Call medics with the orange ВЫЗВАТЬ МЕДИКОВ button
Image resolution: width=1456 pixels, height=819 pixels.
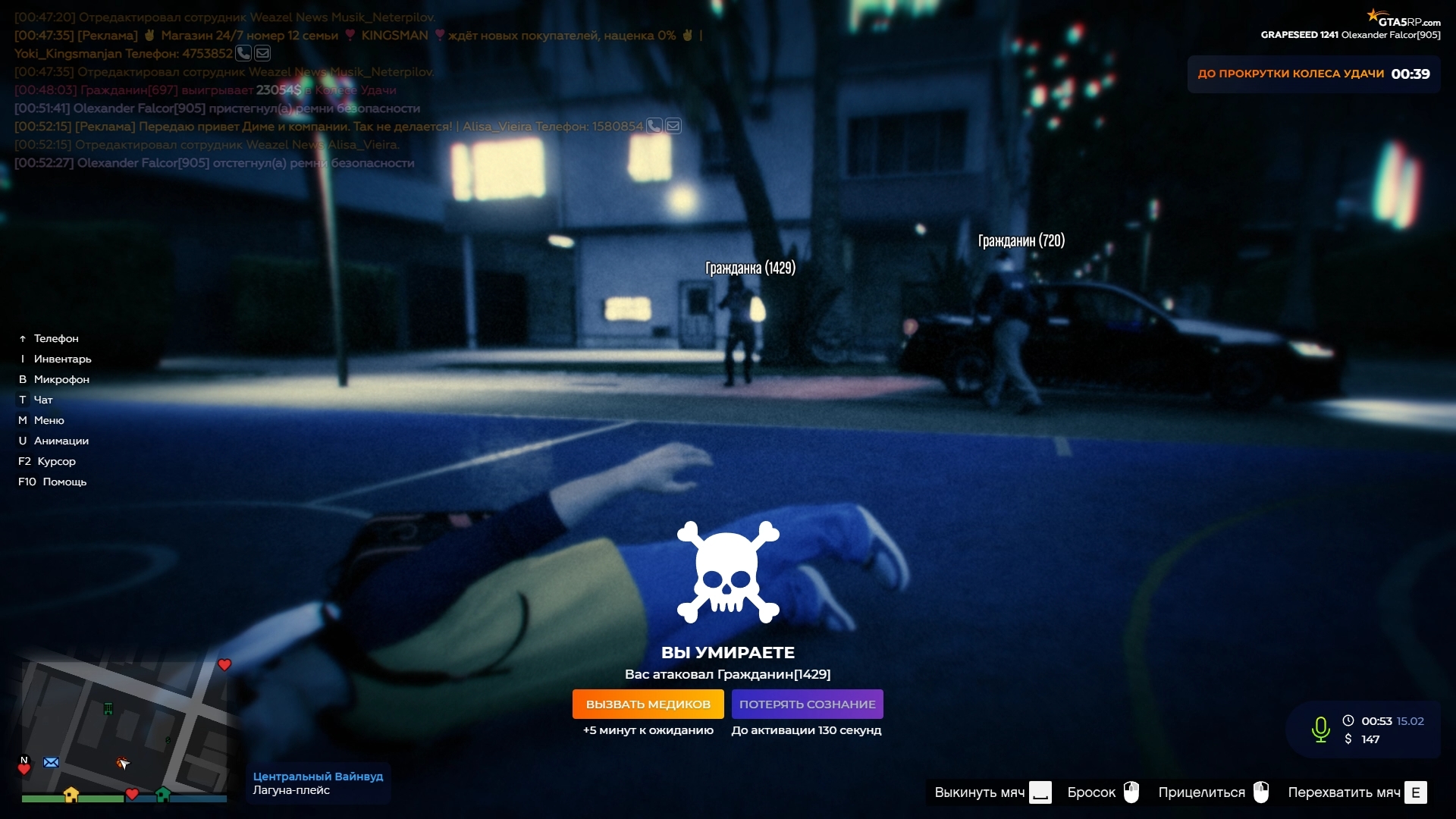[648, 704]
